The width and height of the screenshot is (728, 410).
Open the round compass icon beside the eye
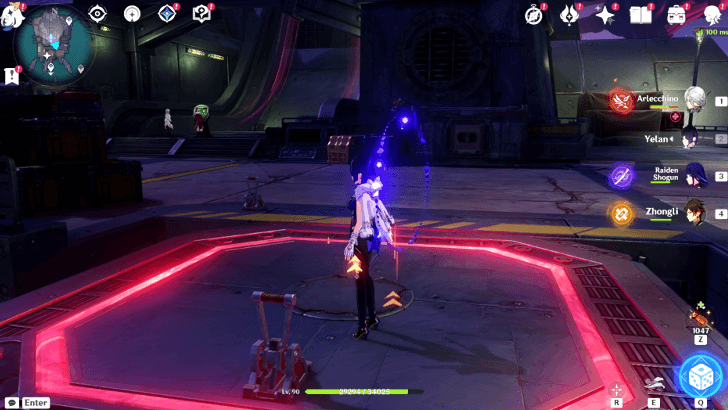[x=132, y=13]
